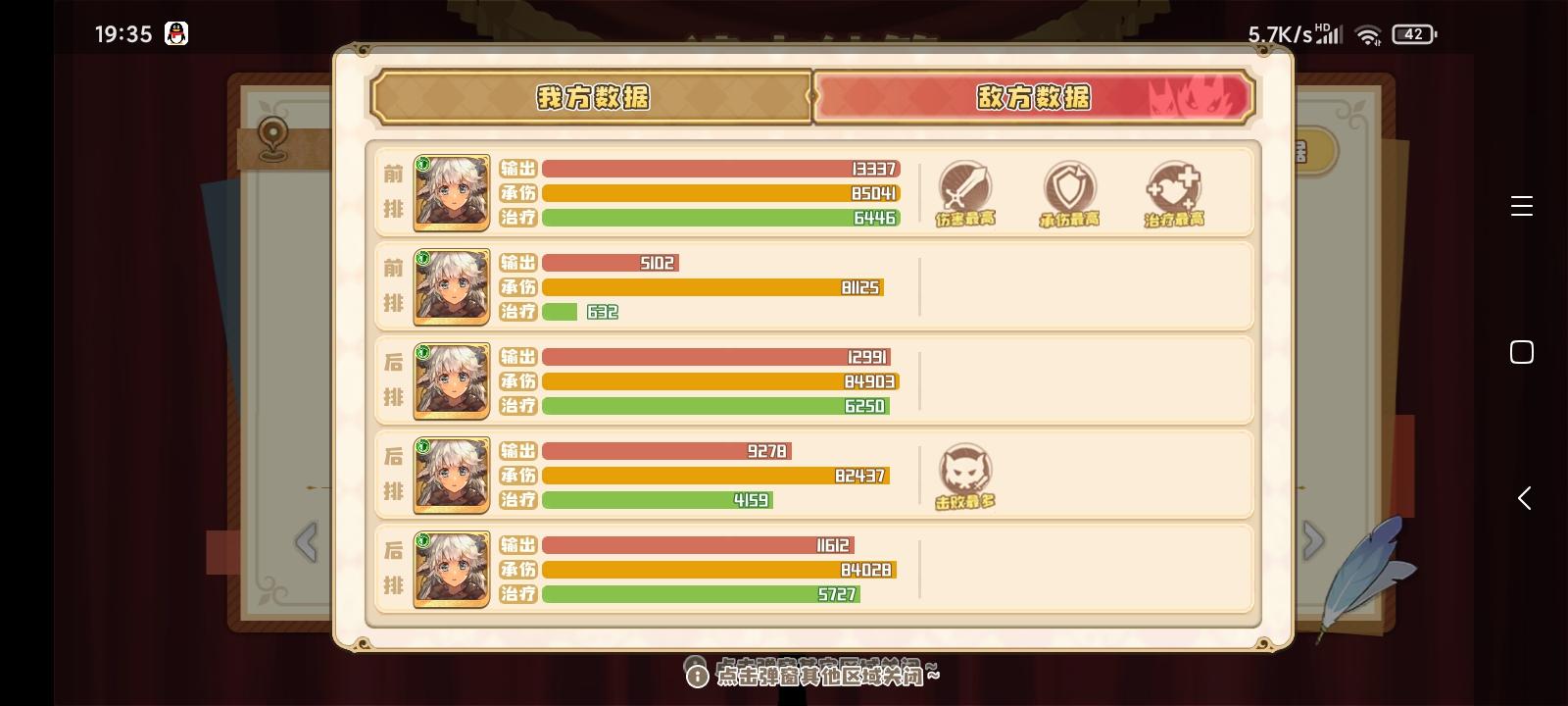The width and height of the screenshot is (1568, 706).
Task: Click the right pagination chevron arrow
Action: coord(1313,539)
